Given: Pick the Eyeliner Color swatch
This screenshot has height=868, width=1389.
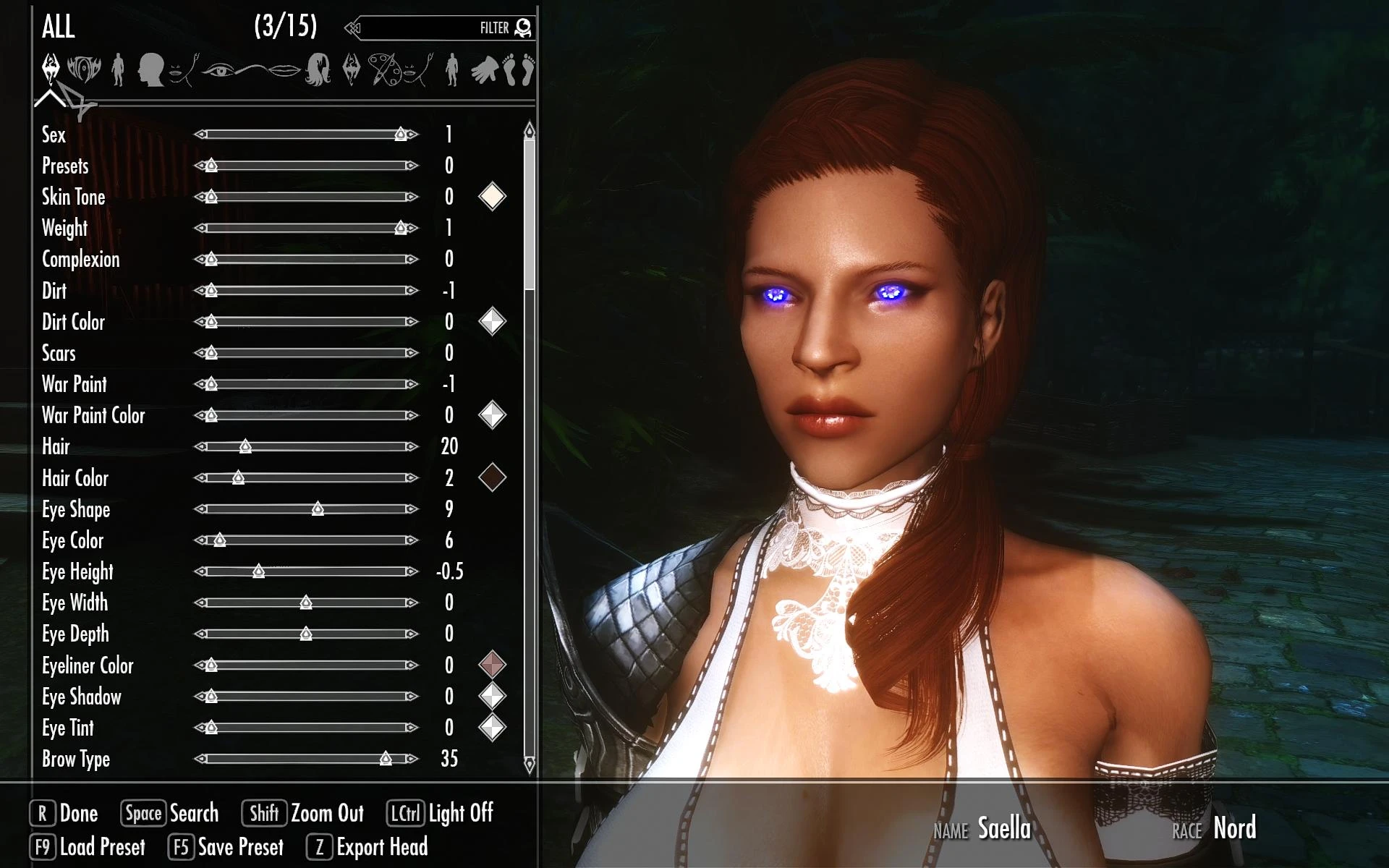Looking at the screenshot, I should point(492,665).
